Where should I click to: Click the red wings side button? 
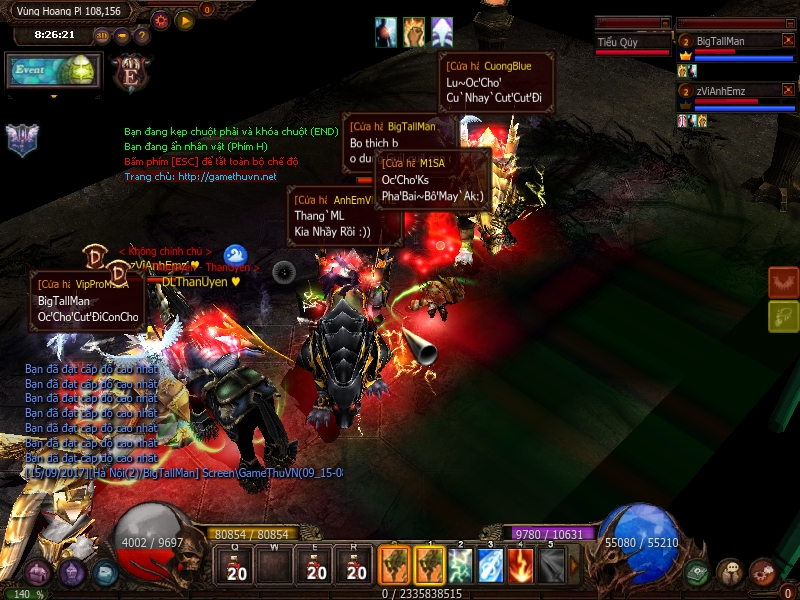[783, 282]
